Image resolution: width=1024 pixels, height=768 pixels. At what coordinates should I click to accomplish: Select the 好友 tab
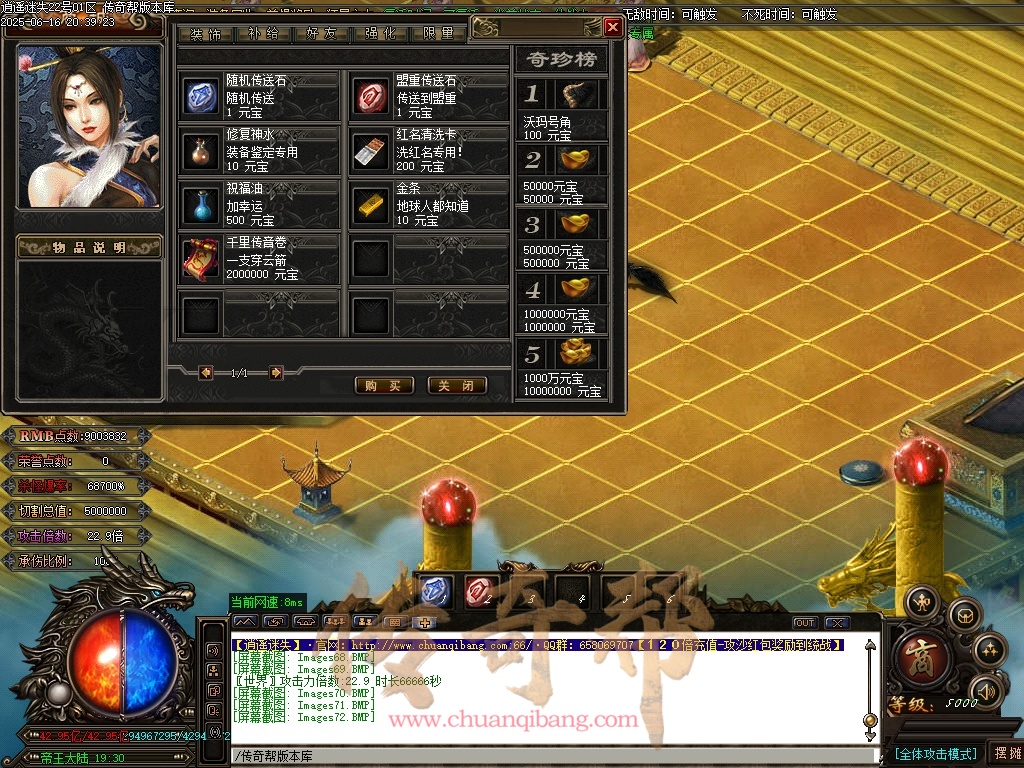(321, 34)
